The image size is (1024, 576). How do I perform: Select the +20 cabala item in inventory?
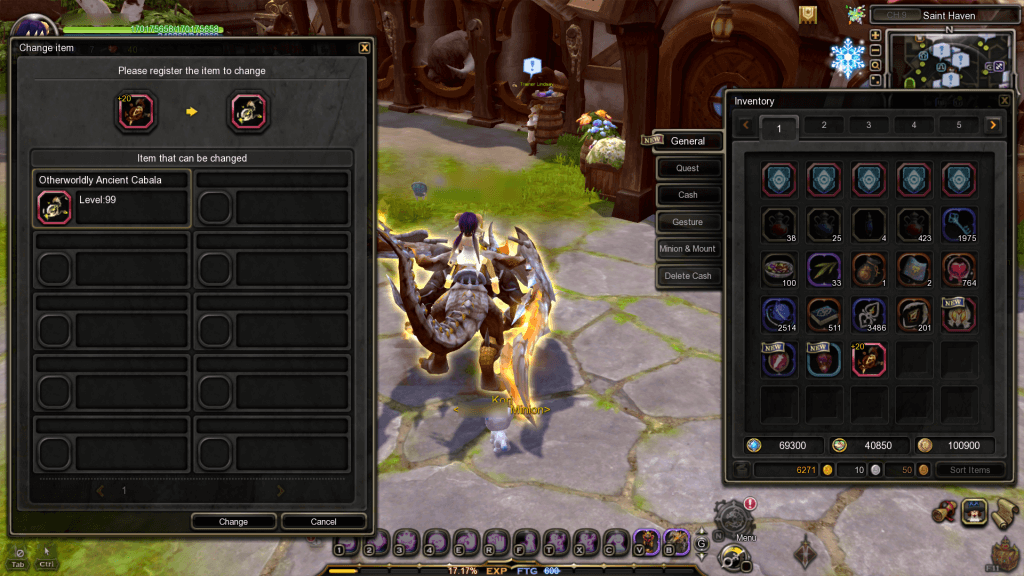click(869, 359)
